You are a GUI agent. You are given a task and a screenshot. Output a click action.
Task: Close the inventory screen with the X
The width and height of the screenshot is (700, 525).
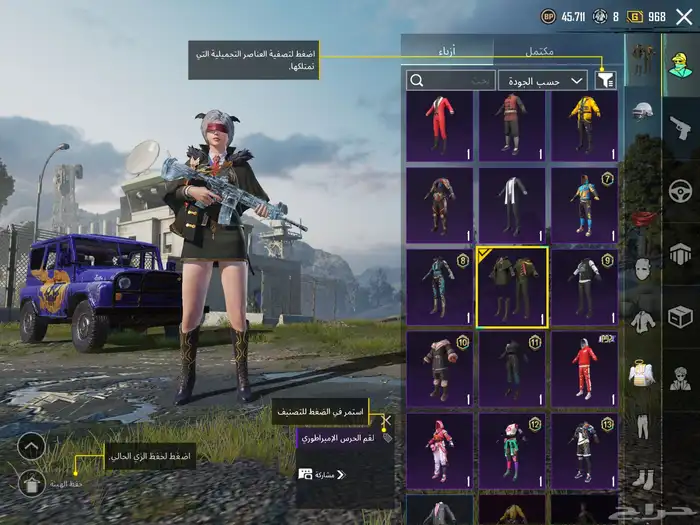[x=683, y=16]
